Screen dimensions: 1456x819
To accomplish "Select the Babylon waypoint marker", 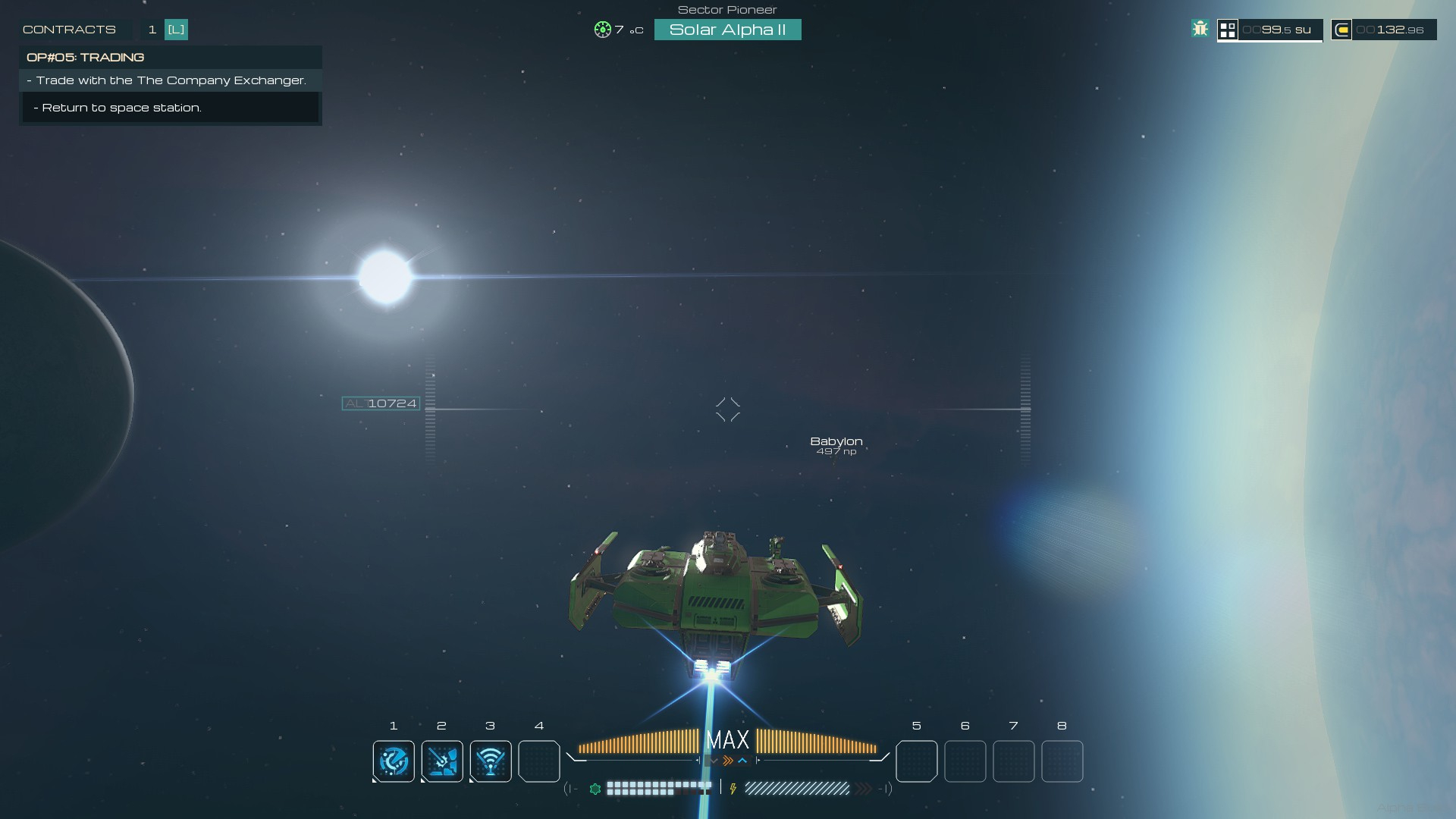I will pos(836,444).
